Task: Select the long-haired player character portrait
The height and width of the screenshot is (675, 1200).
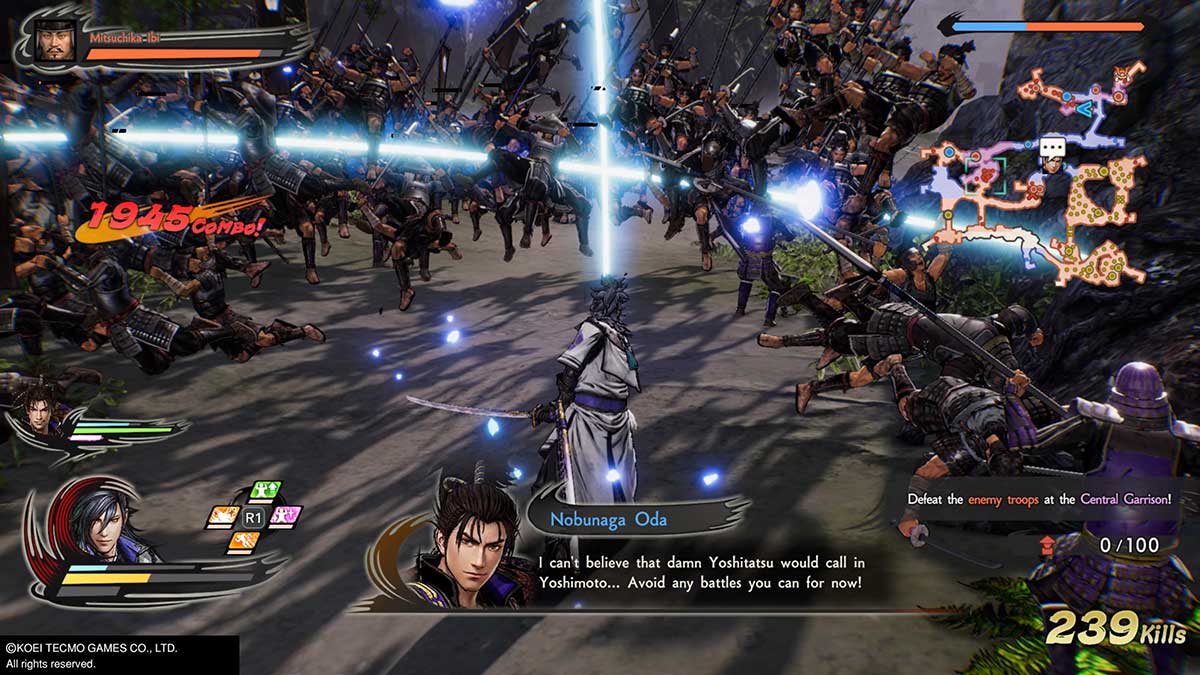Action: click(x=95, y=518)
